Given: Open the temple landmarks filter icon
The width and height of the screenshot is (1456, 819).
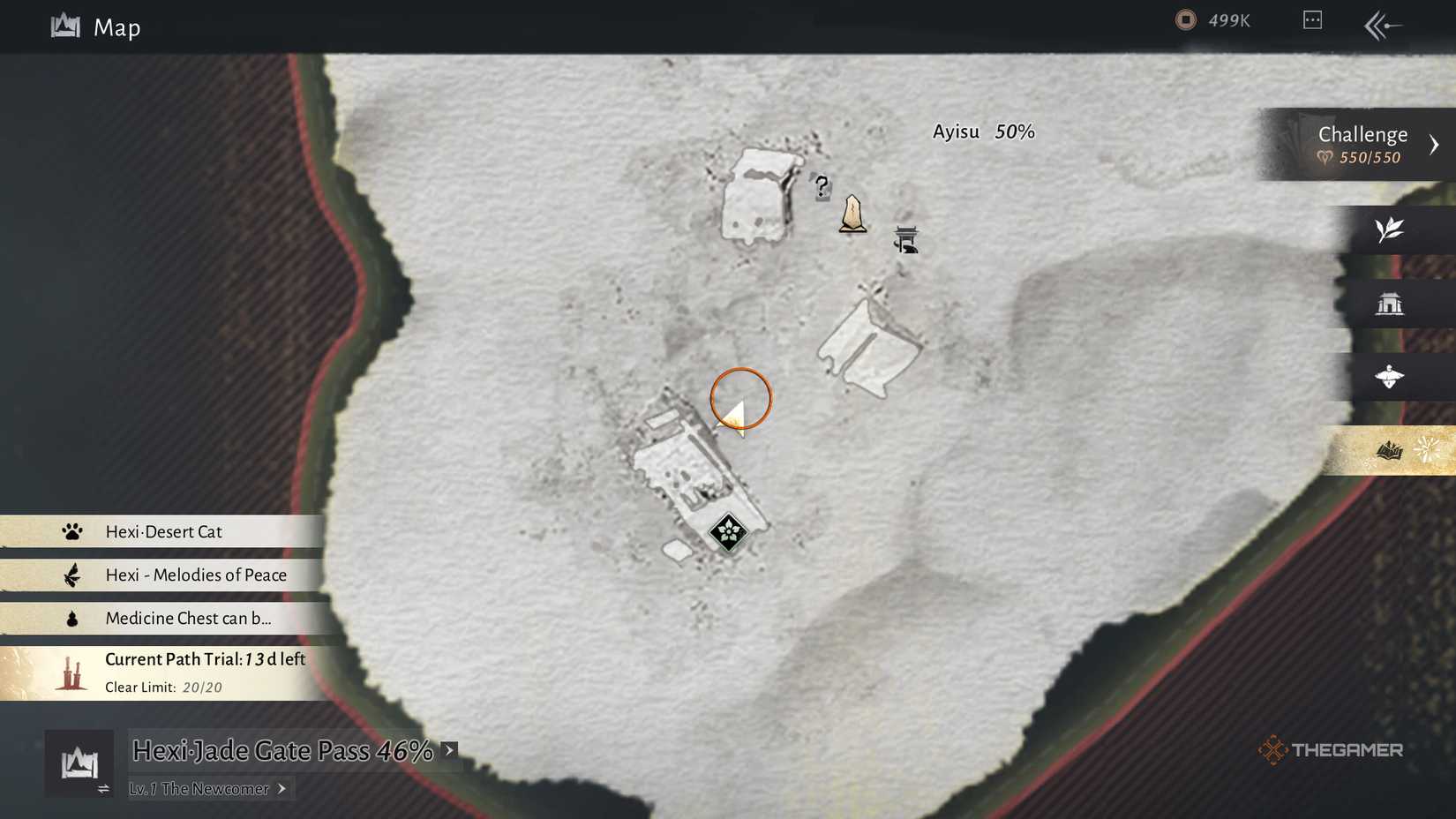Looking at the screenshot, I should [1392, 303].
